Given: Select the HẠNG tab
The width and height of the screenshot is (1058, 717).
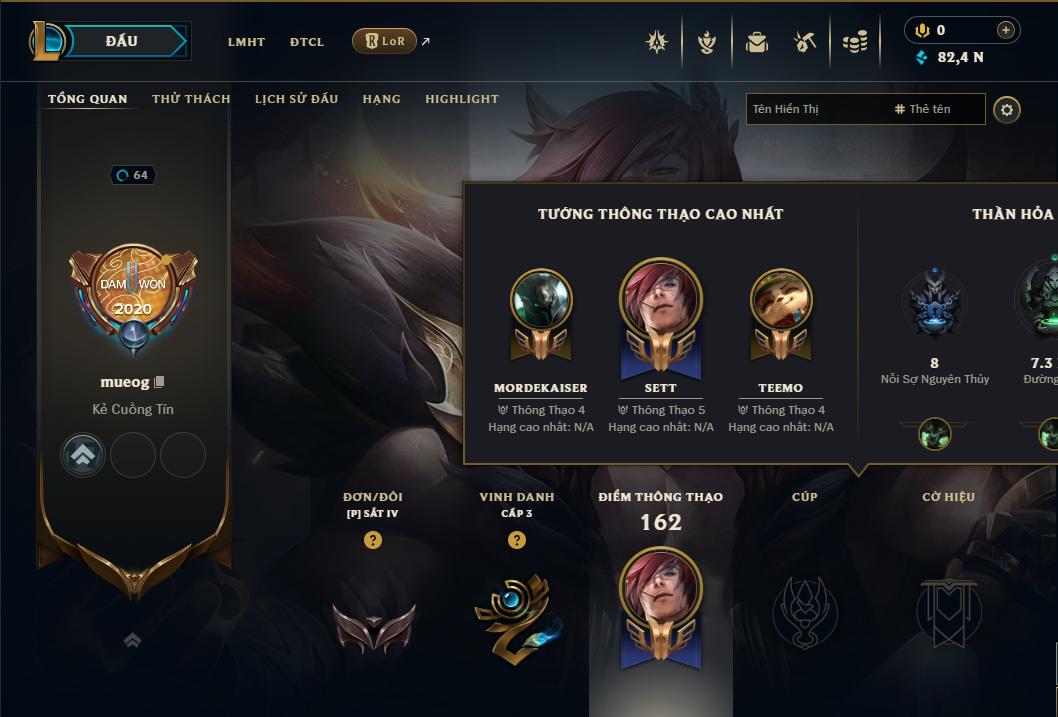Looking at the screenshot, I should click(x=381, y=99).
